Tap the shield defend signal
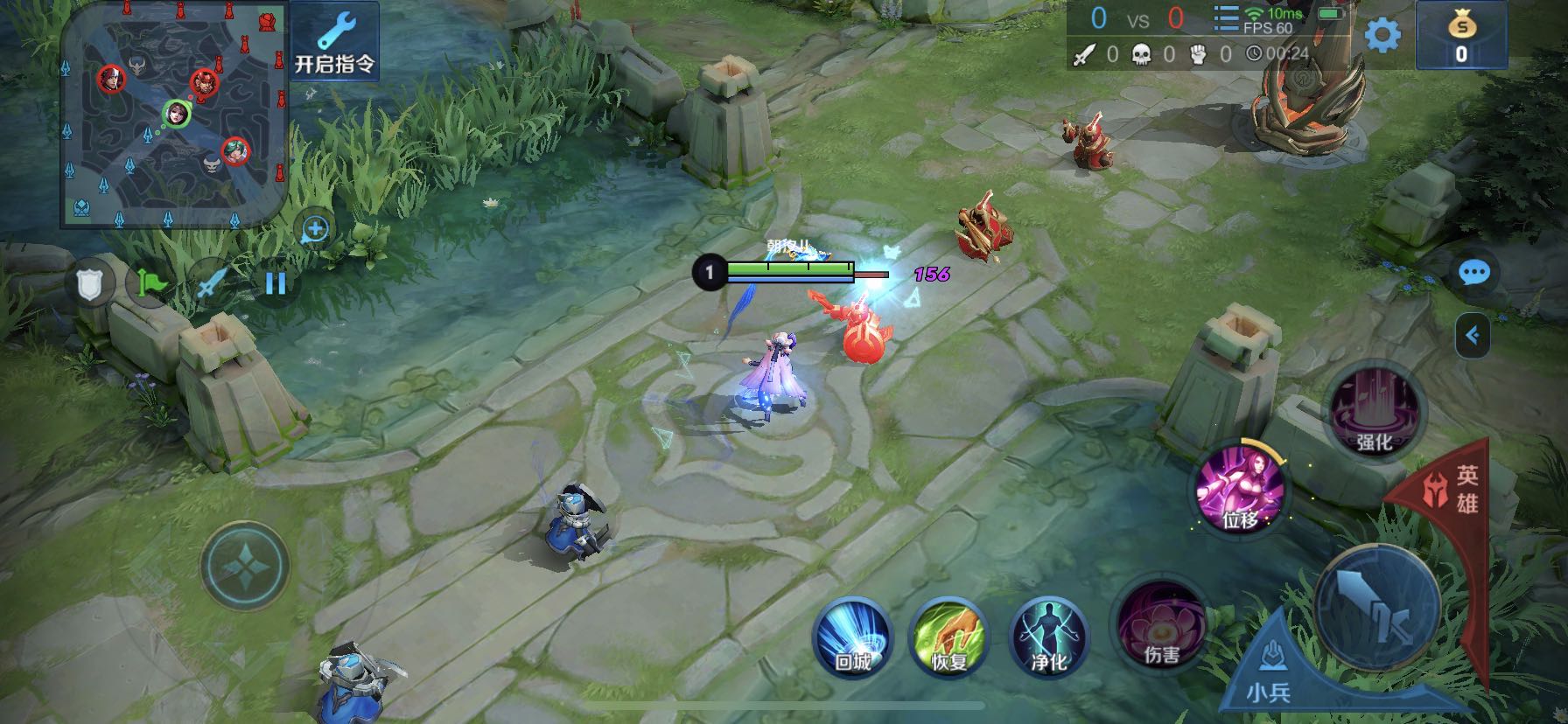The width and height of the screenshot is (1568, 724). click(90, 283)
